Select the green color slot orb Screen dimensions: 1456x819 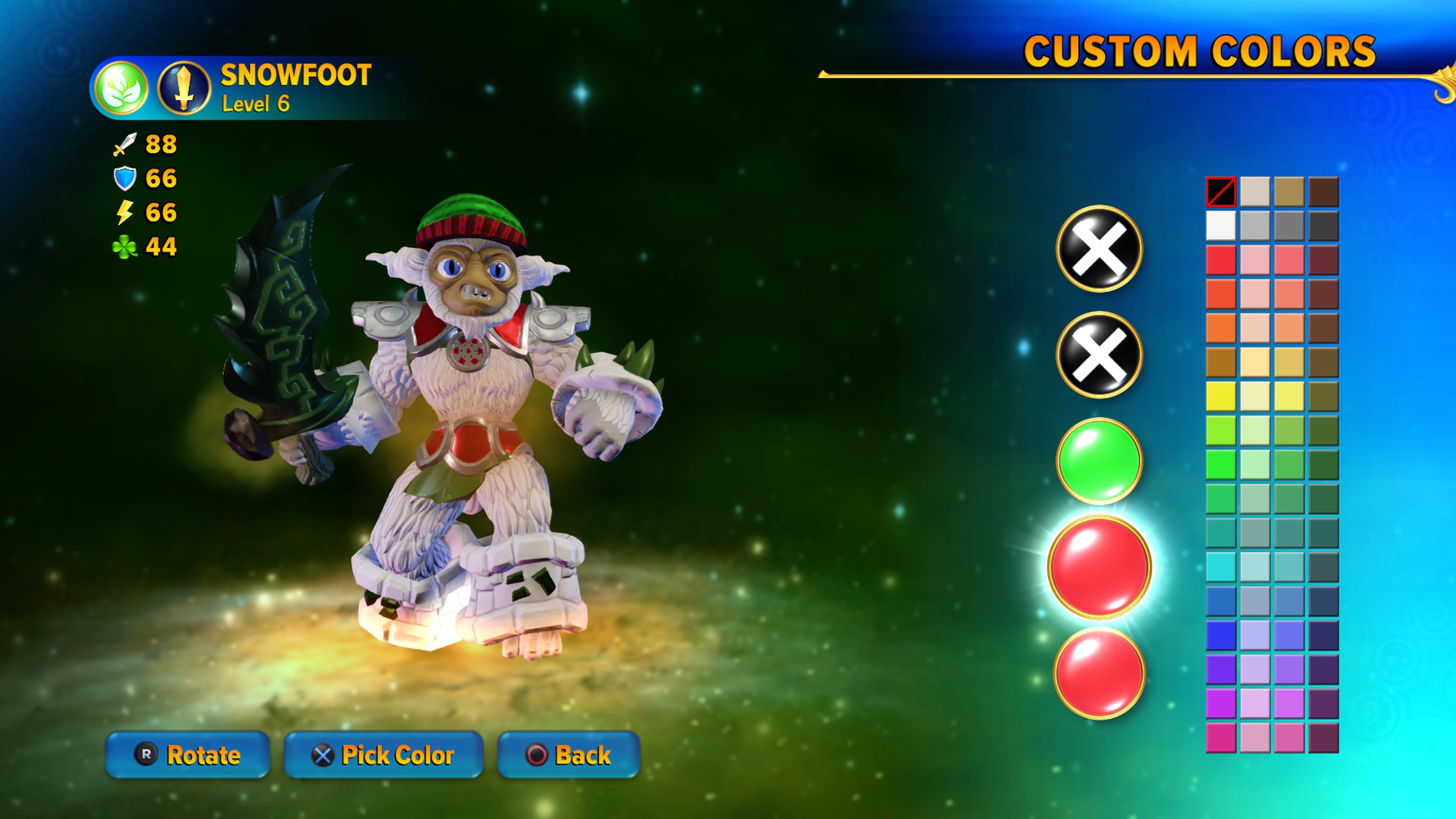tap(1099, 461)
